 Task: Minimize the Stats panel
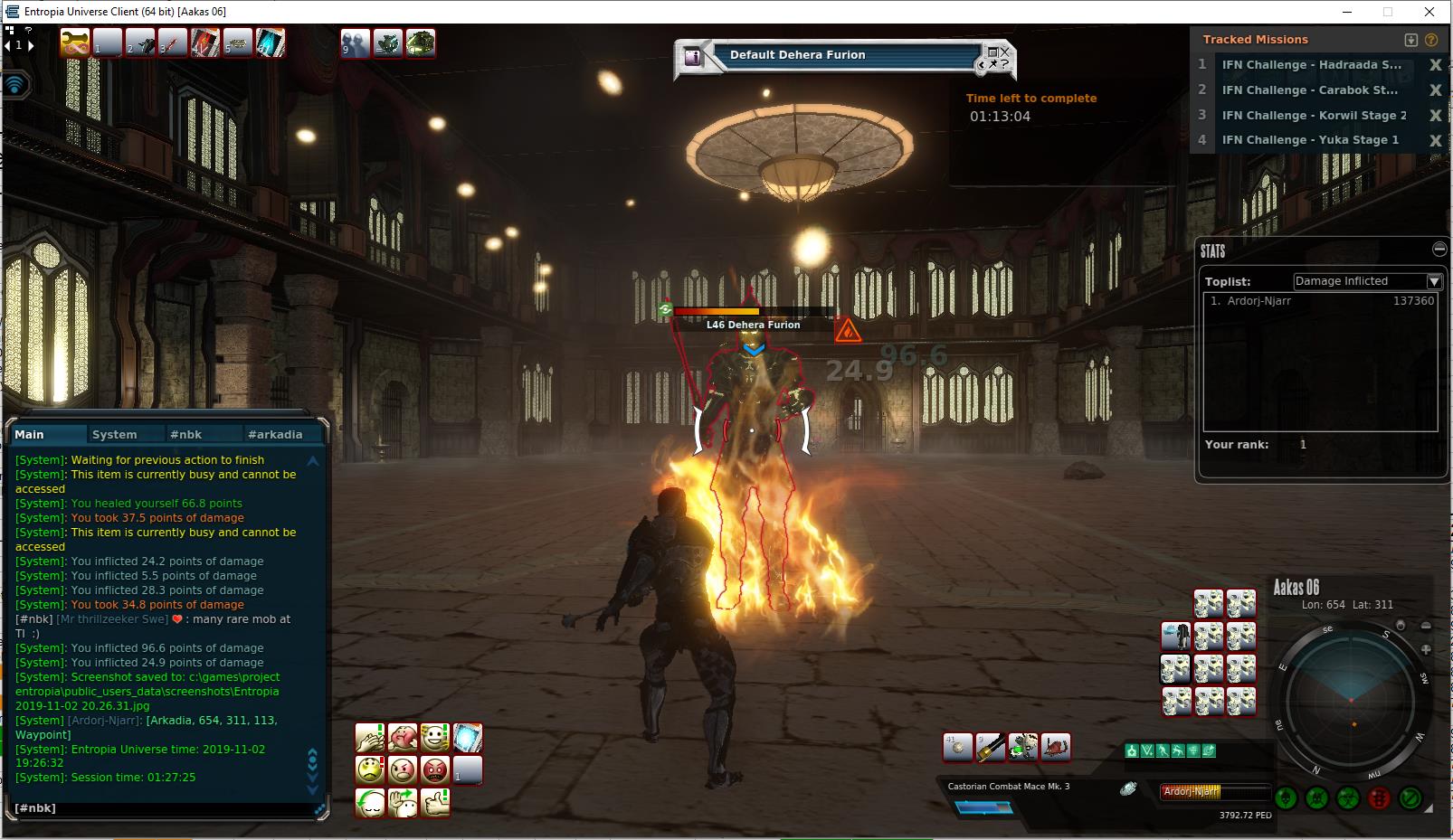point(1439,249)
